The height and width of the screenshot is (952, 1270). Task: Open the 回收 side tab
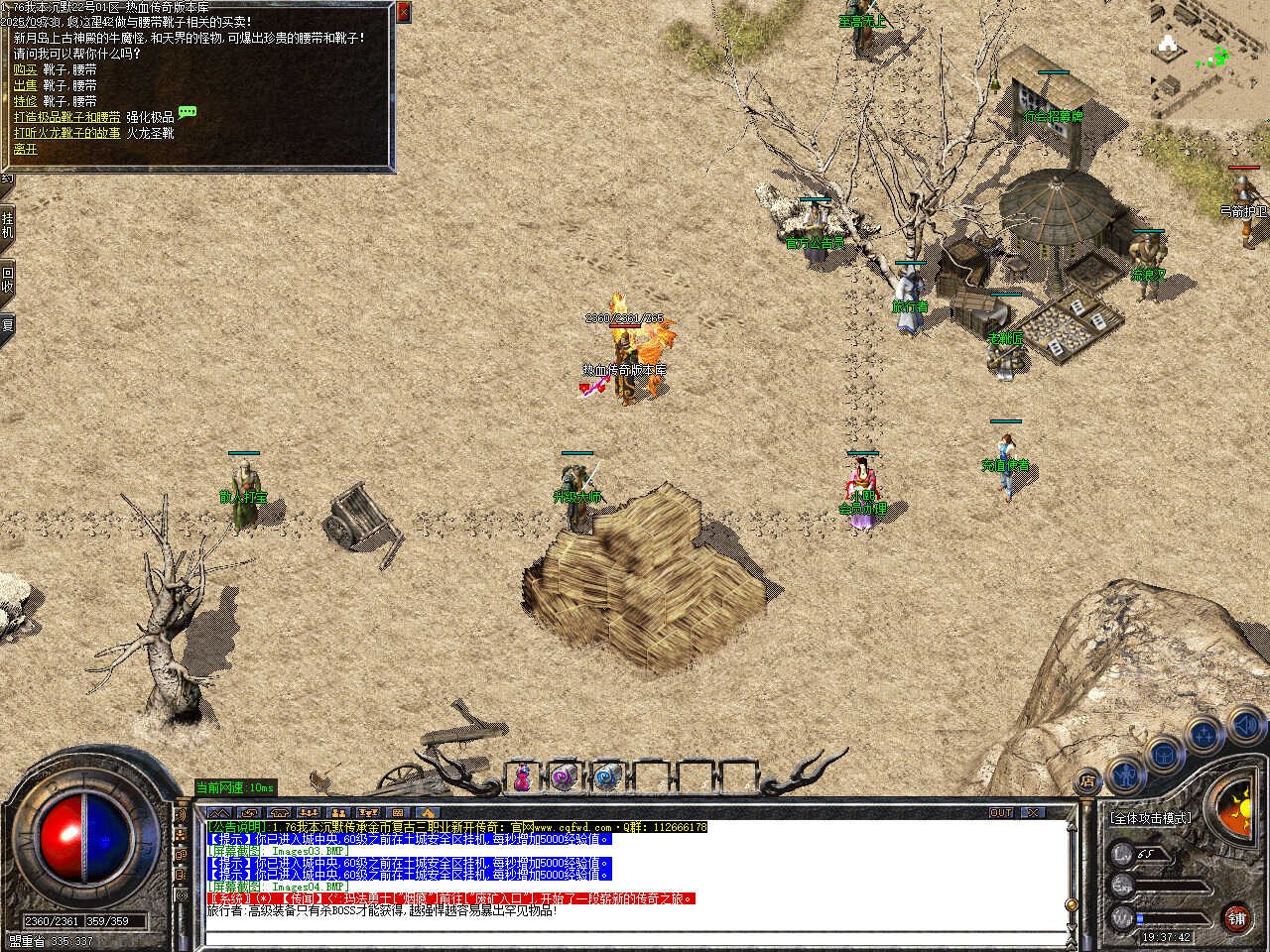coord(7,280)
